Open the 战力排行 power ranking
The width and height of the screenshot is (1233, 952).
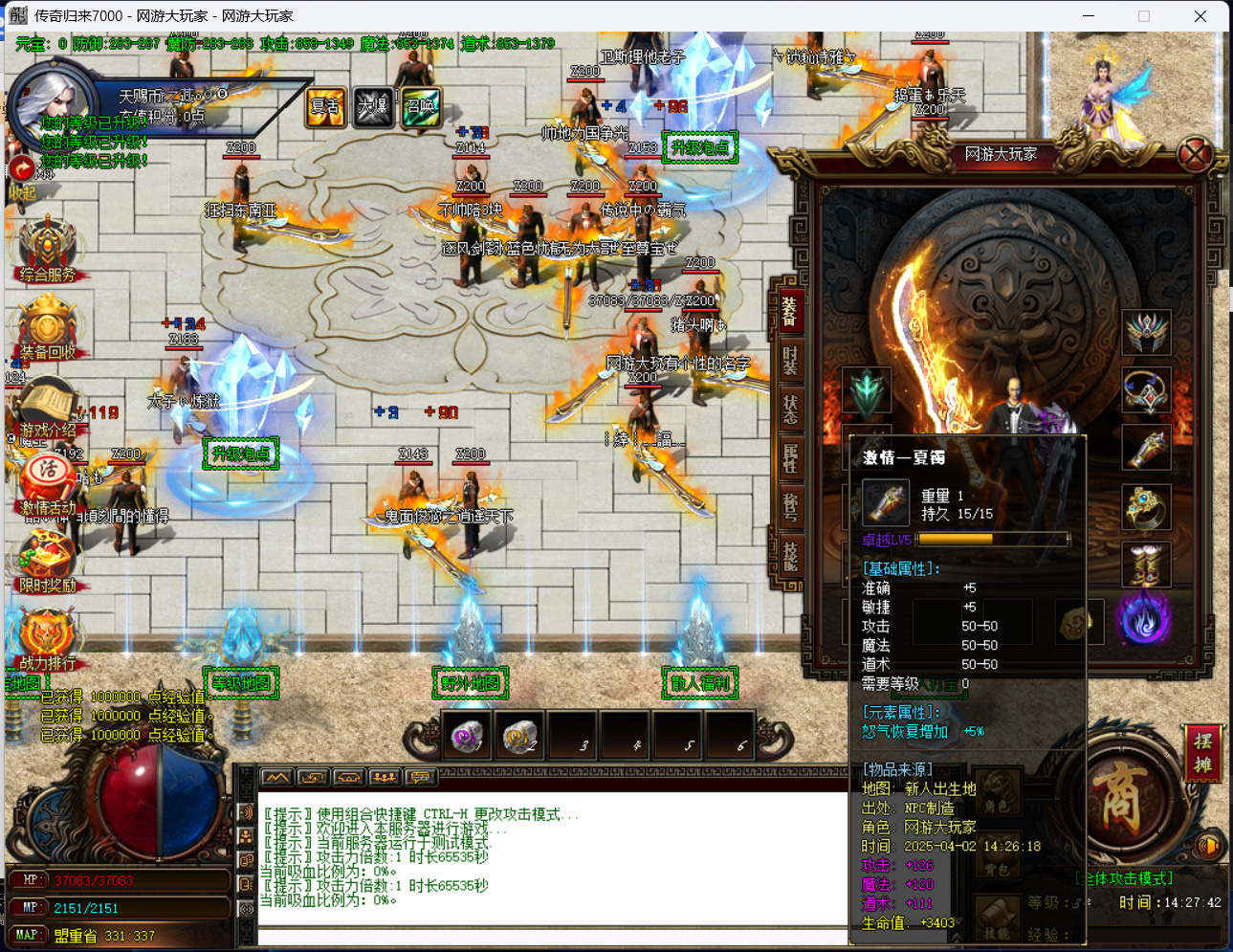(x=46, y=639)
